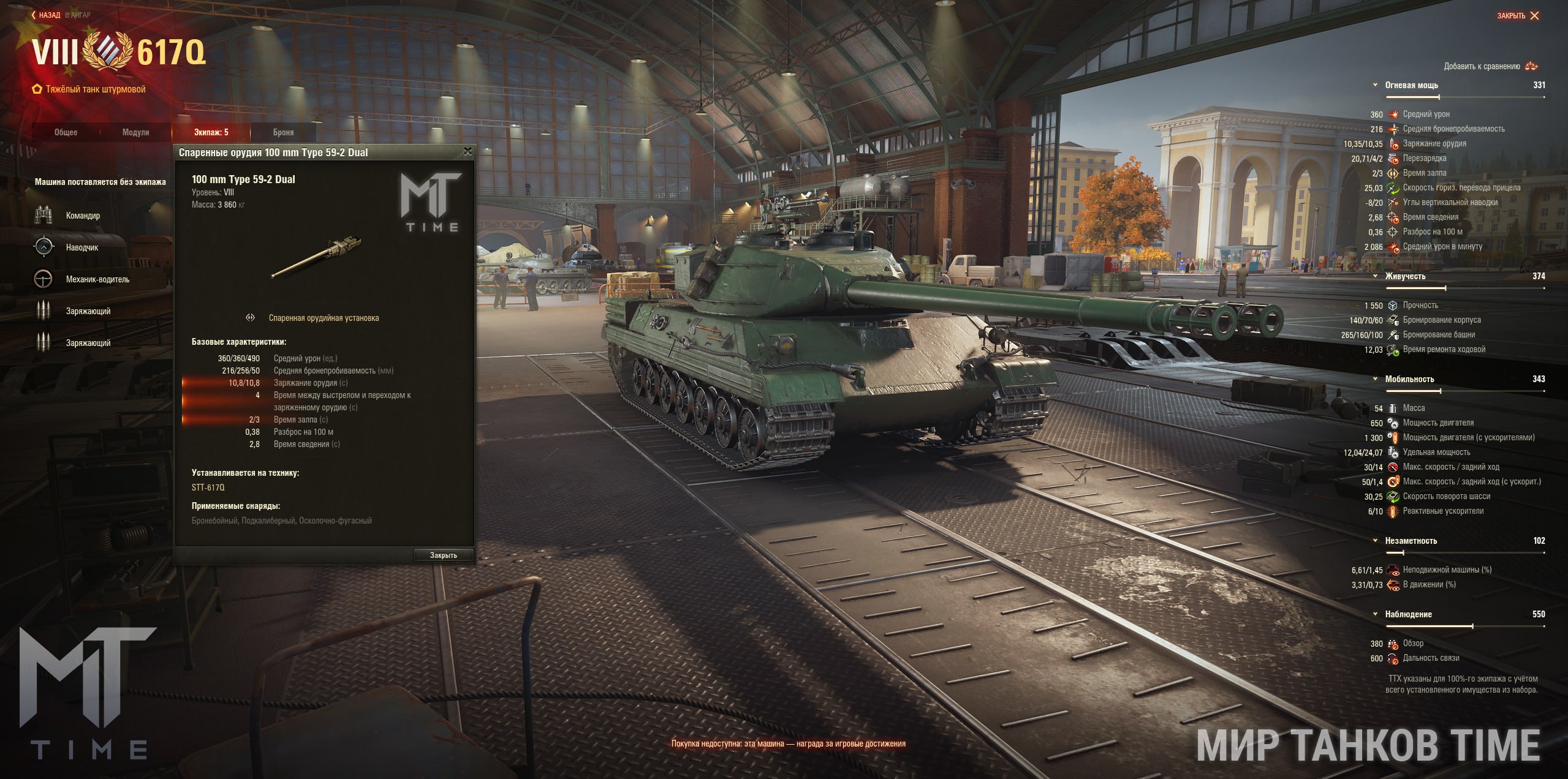
Task: Show the Броня tab
Action: pos(283,132)
